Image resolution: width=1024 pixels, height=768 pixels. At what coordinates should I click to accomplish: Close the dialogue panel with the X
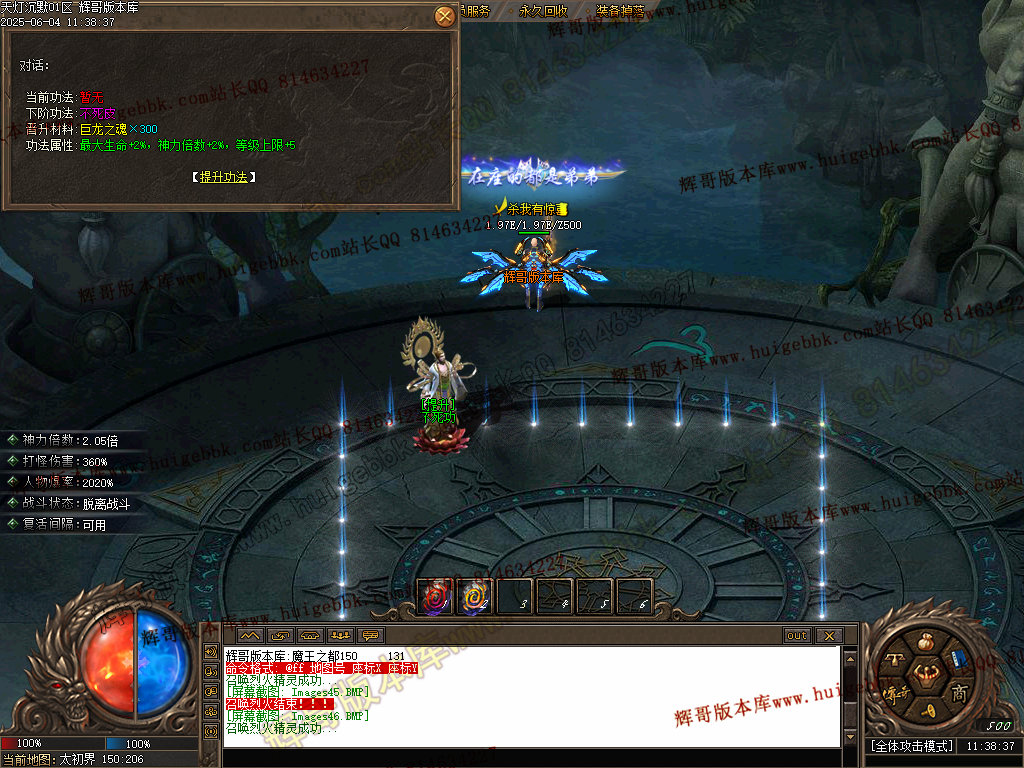point(445,17)
